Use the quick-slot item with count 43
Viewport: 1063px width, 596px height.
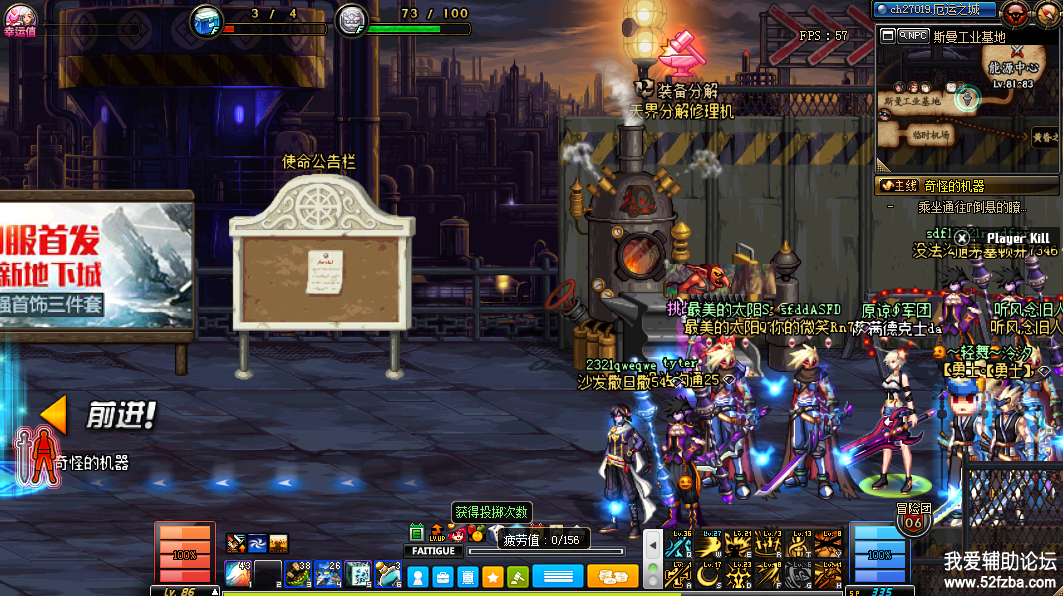238,573
